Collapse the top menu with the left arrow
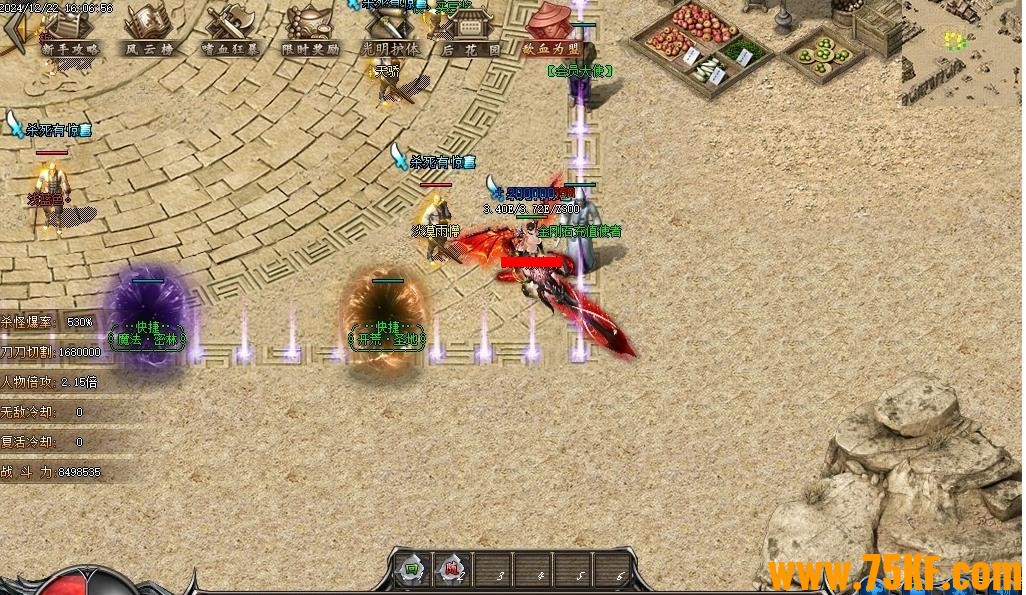 click(12, 32)
